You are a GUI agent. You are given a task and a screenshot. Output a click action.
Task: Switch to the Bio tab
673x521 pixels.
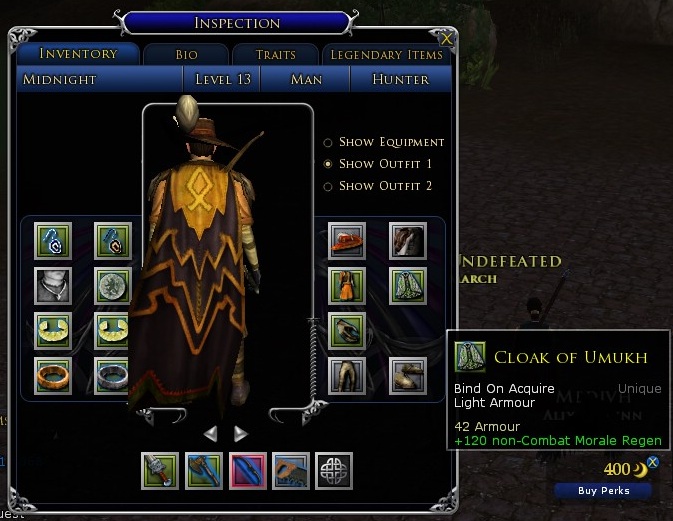coord(187,55)
